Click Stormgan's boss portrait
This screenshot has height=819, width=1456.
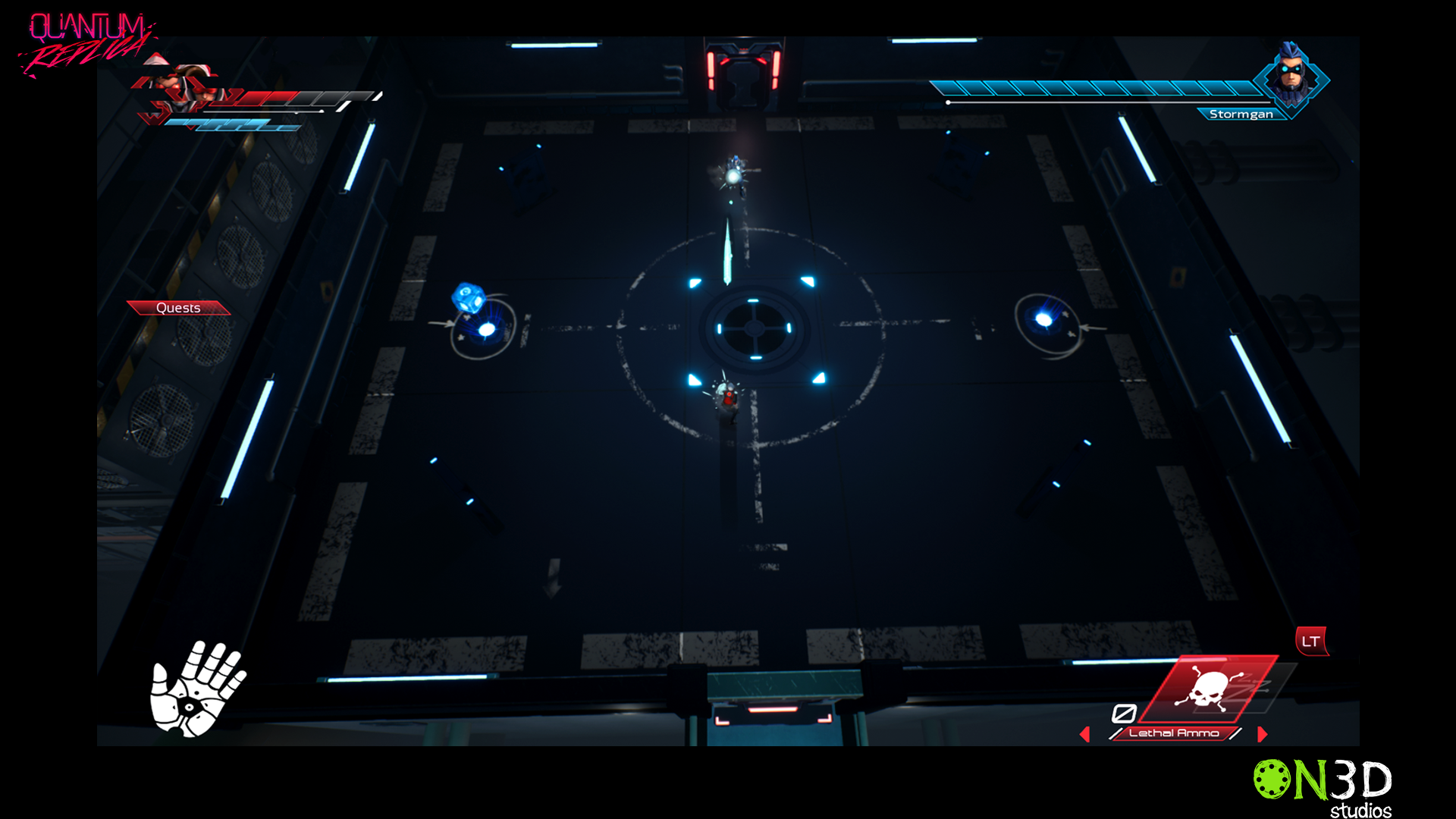pyautogui.click(x=1291, y=76)
